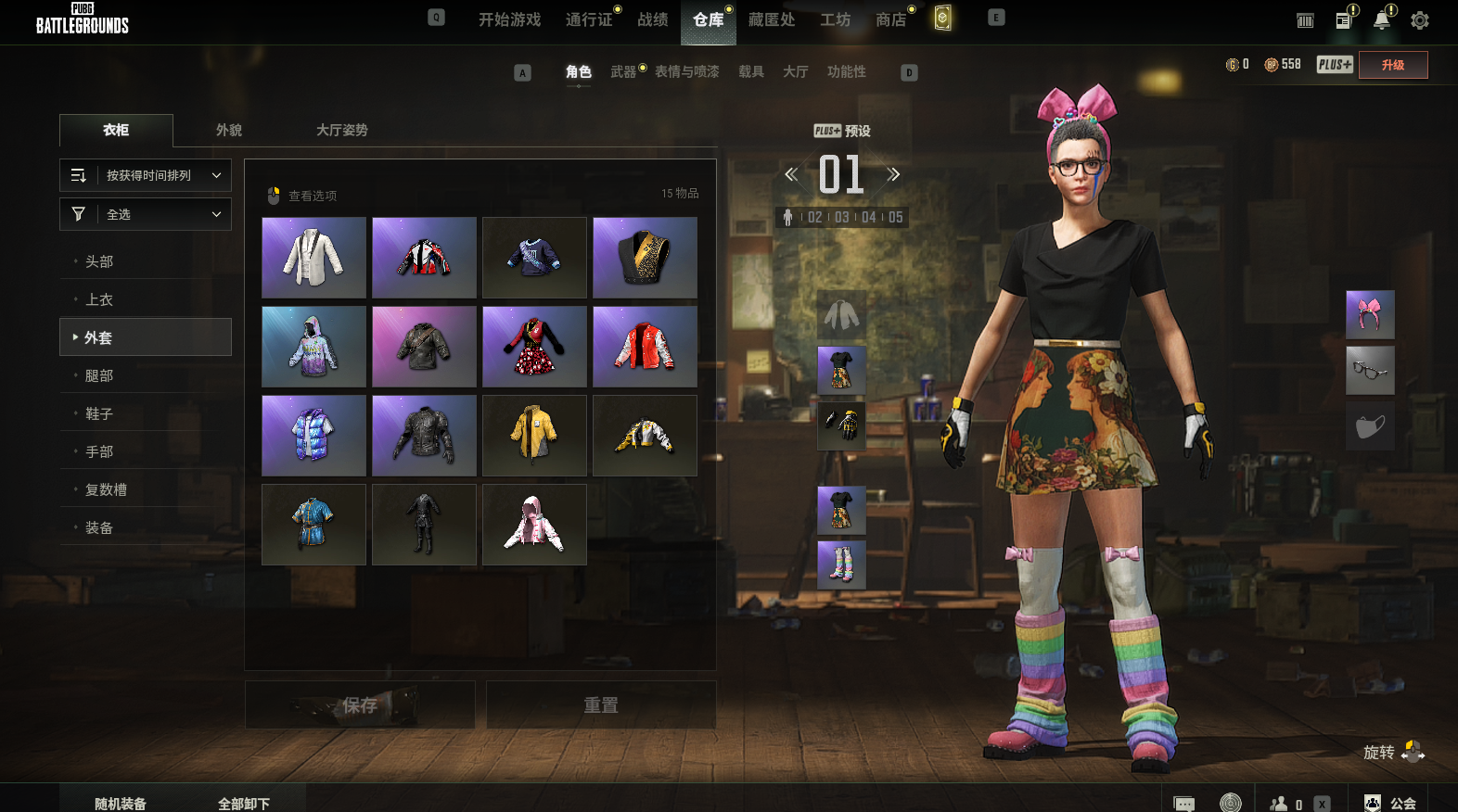
Task: Select the white suit jacket item
Action: (313, 258)
